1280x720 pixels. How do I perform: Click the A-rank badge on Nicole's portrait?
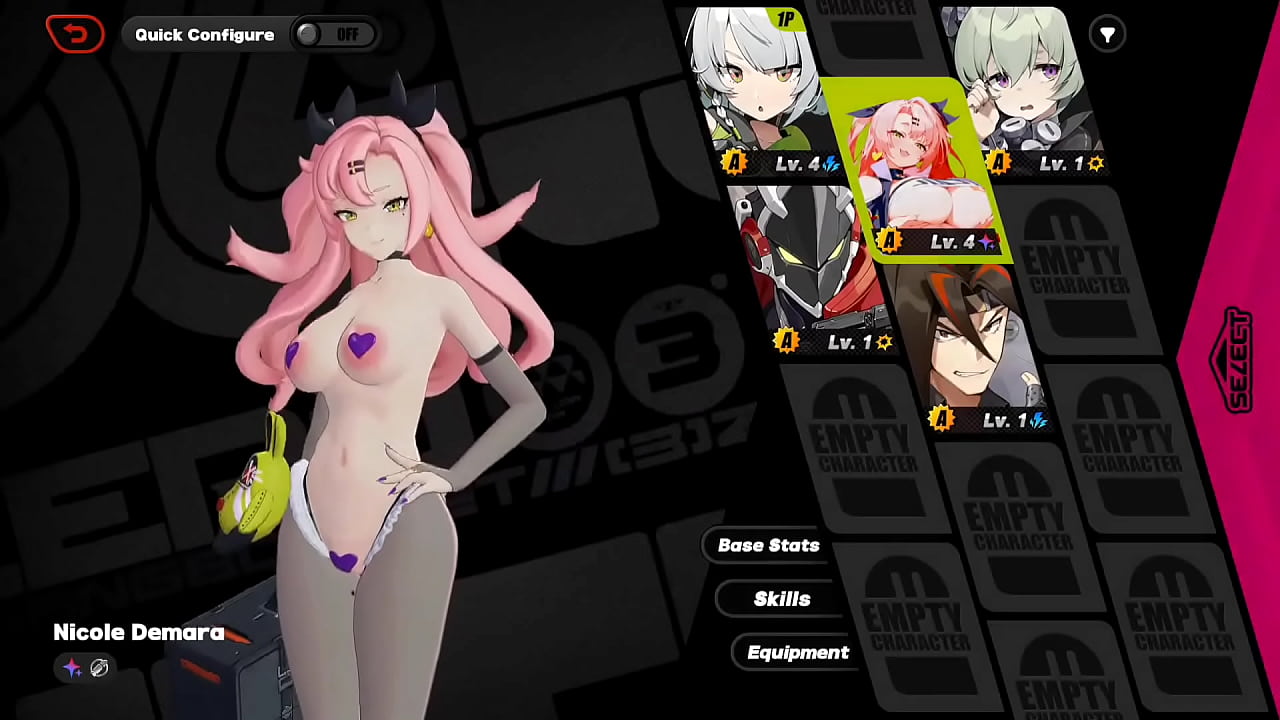pyautogui.click(x=888, y=241)
